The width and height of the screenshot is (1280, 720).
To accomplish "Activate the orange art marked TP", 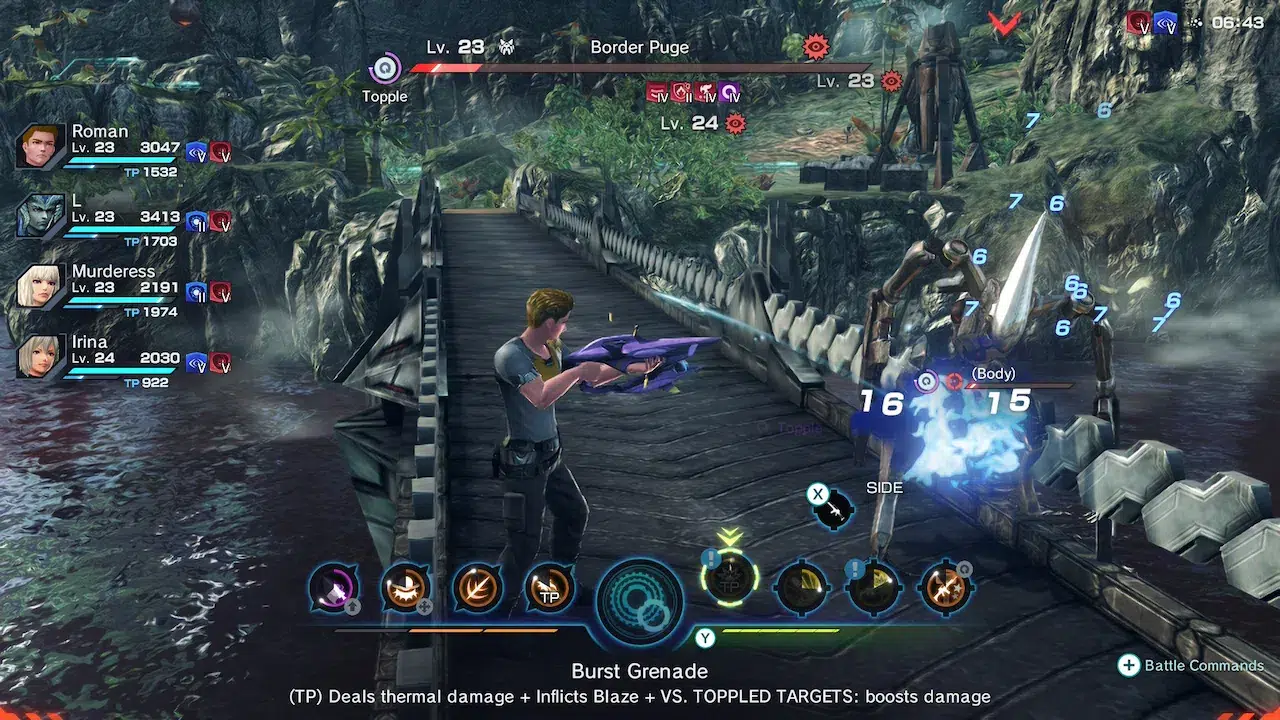I will point(549,588).
